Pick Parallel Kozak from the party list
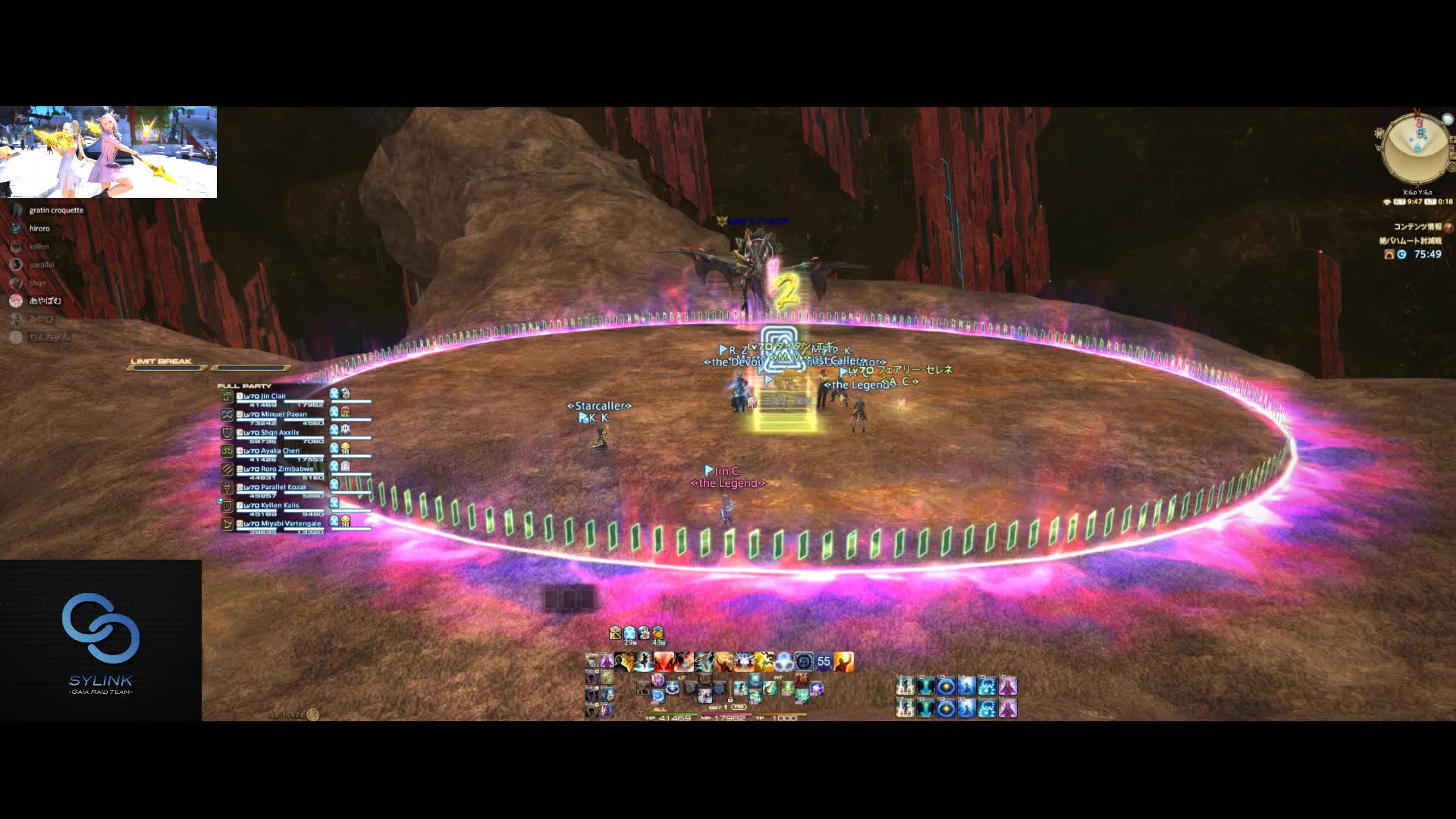The height and width of the screenshot is (819, 1456). (275, 488)
